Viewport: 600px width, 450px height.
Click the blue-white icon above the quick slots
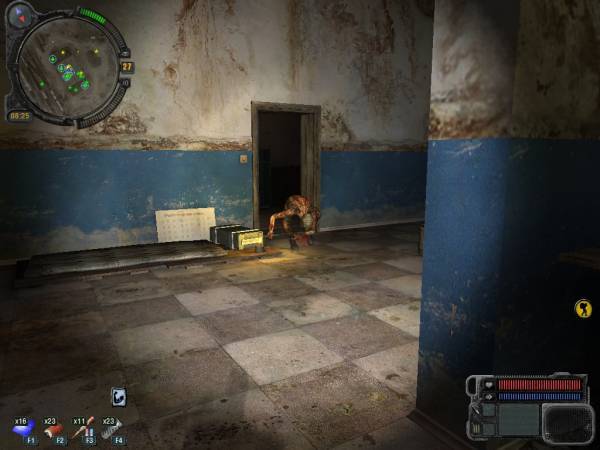click(x=118, y=397)
